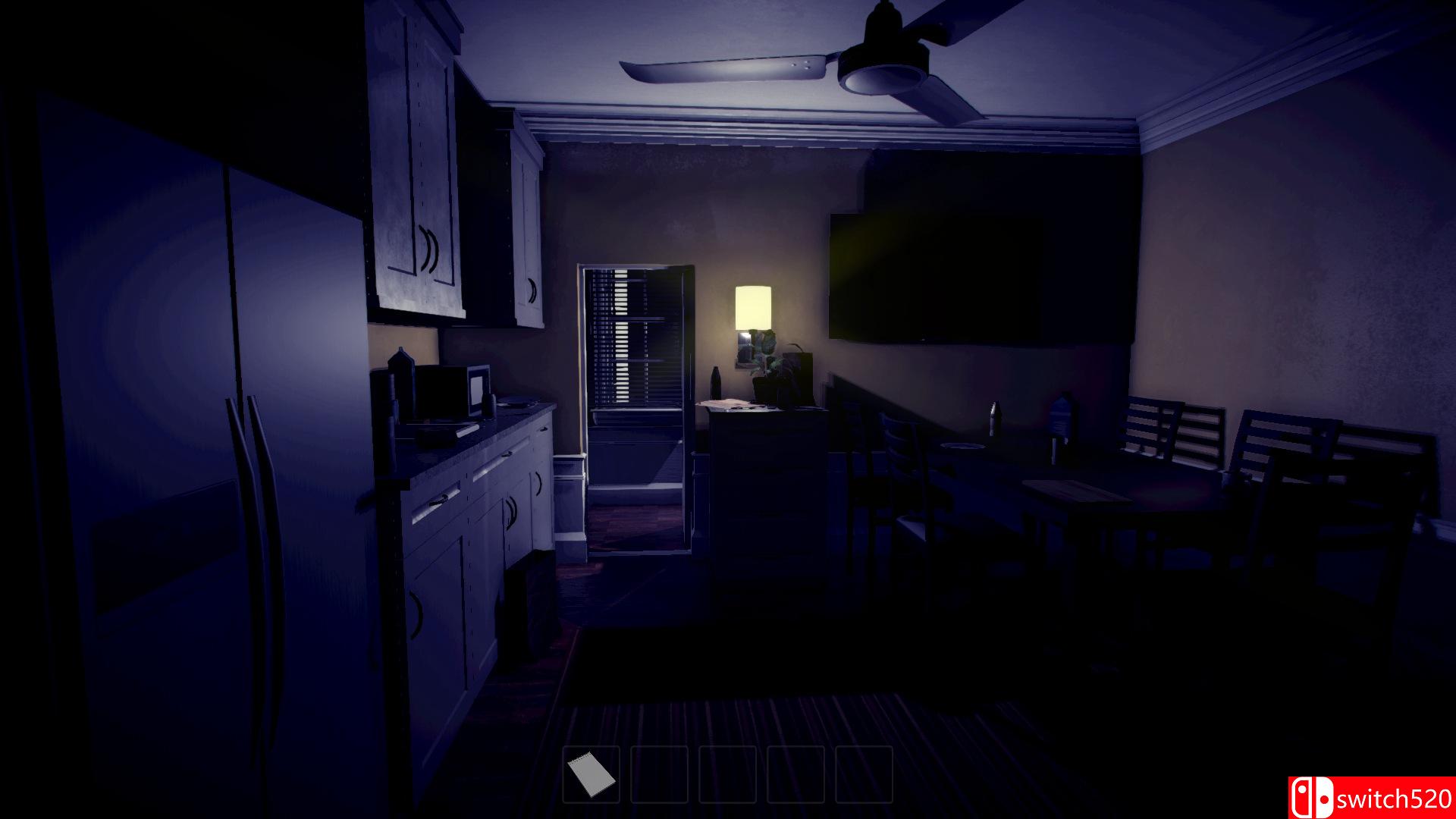This screenshot has width=1456, height=819.
Task: Click the glowing wall lamp sconce
Action: pos(755,307)
